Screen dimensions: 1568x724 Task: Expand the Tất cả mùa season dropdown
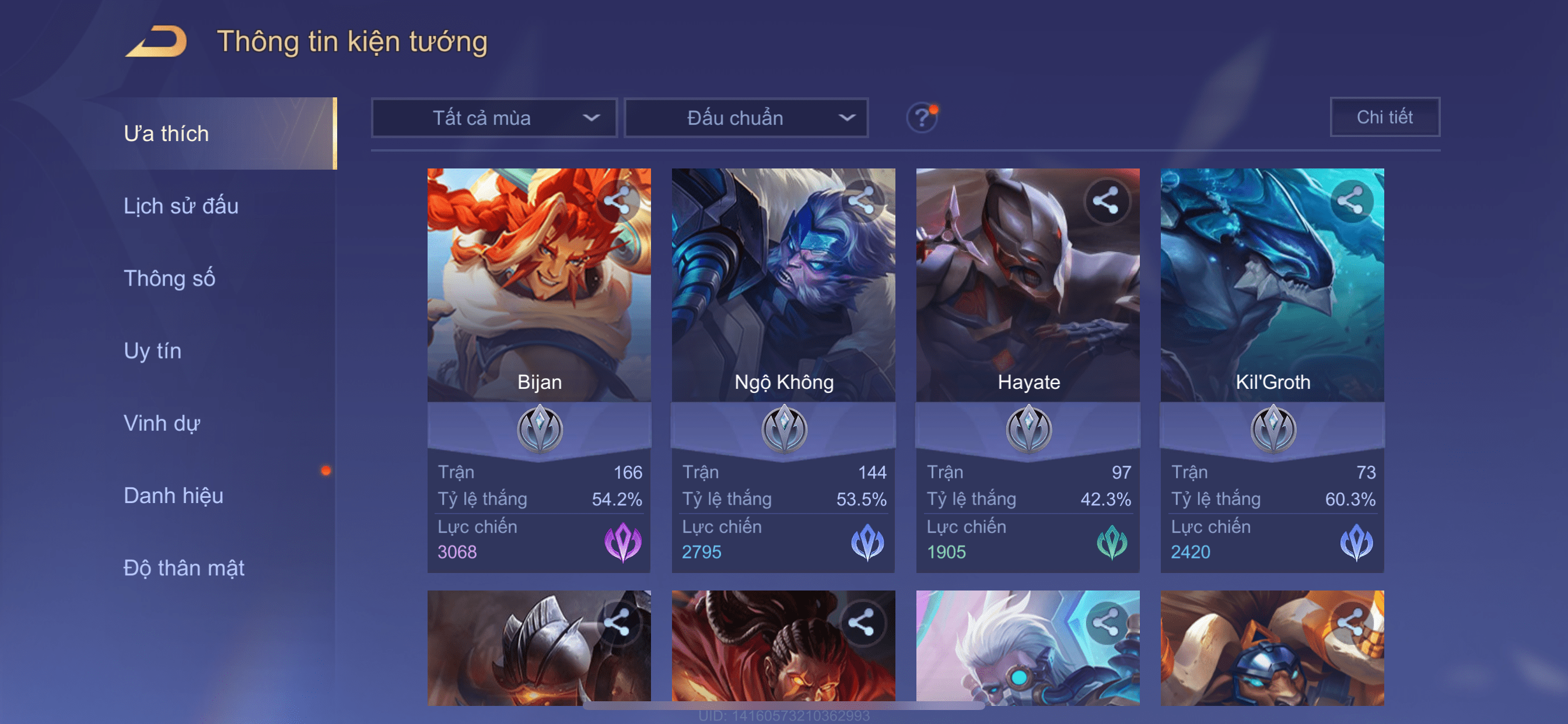click(494, 118)
